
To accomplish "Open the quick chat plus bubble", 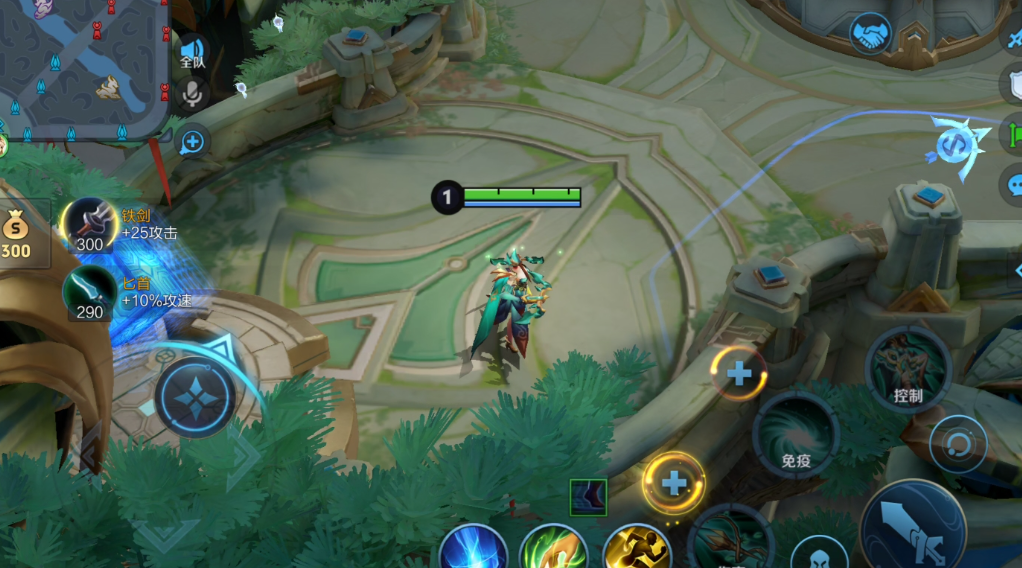I will 192,142.
